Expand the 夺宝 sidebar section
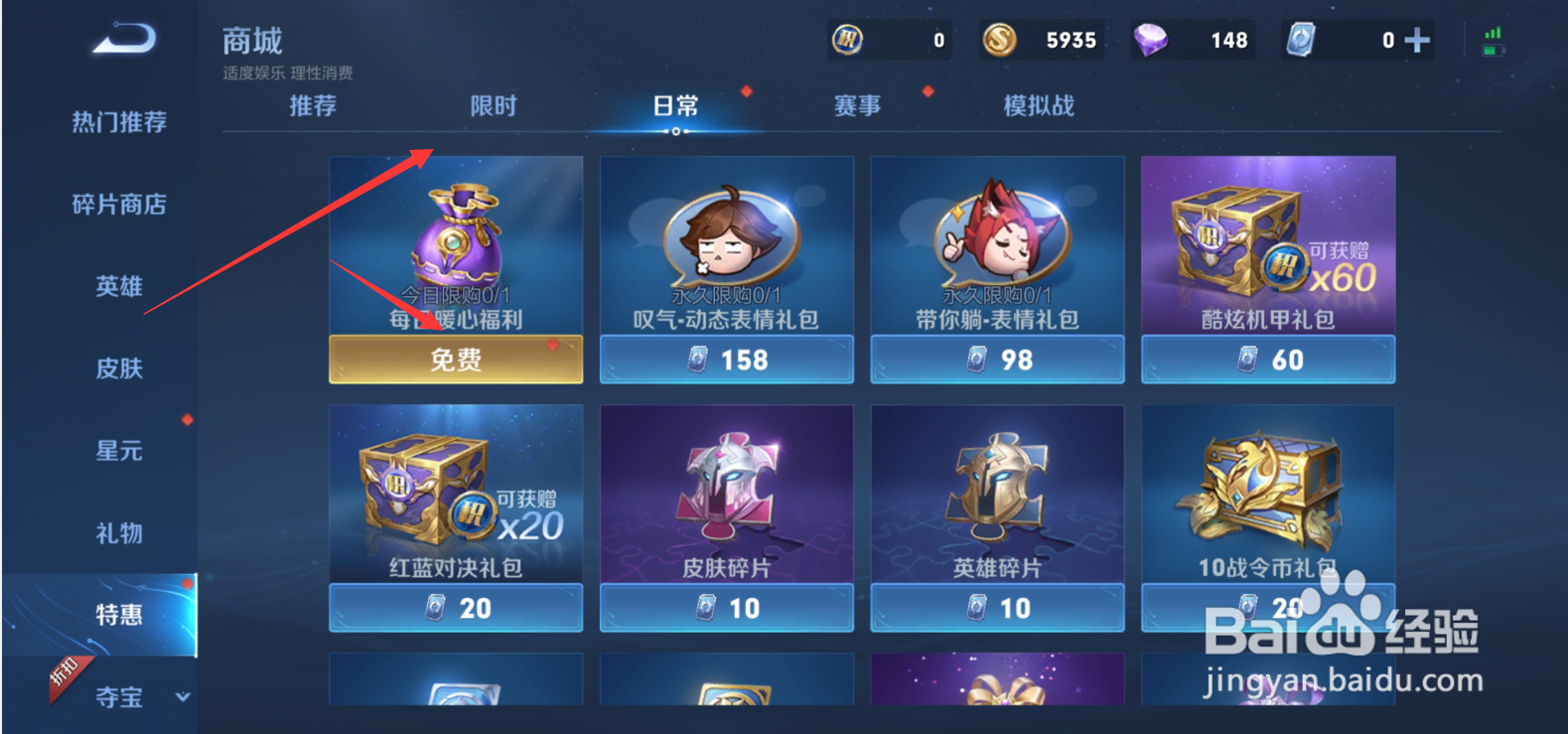 [x=119, y=698]
